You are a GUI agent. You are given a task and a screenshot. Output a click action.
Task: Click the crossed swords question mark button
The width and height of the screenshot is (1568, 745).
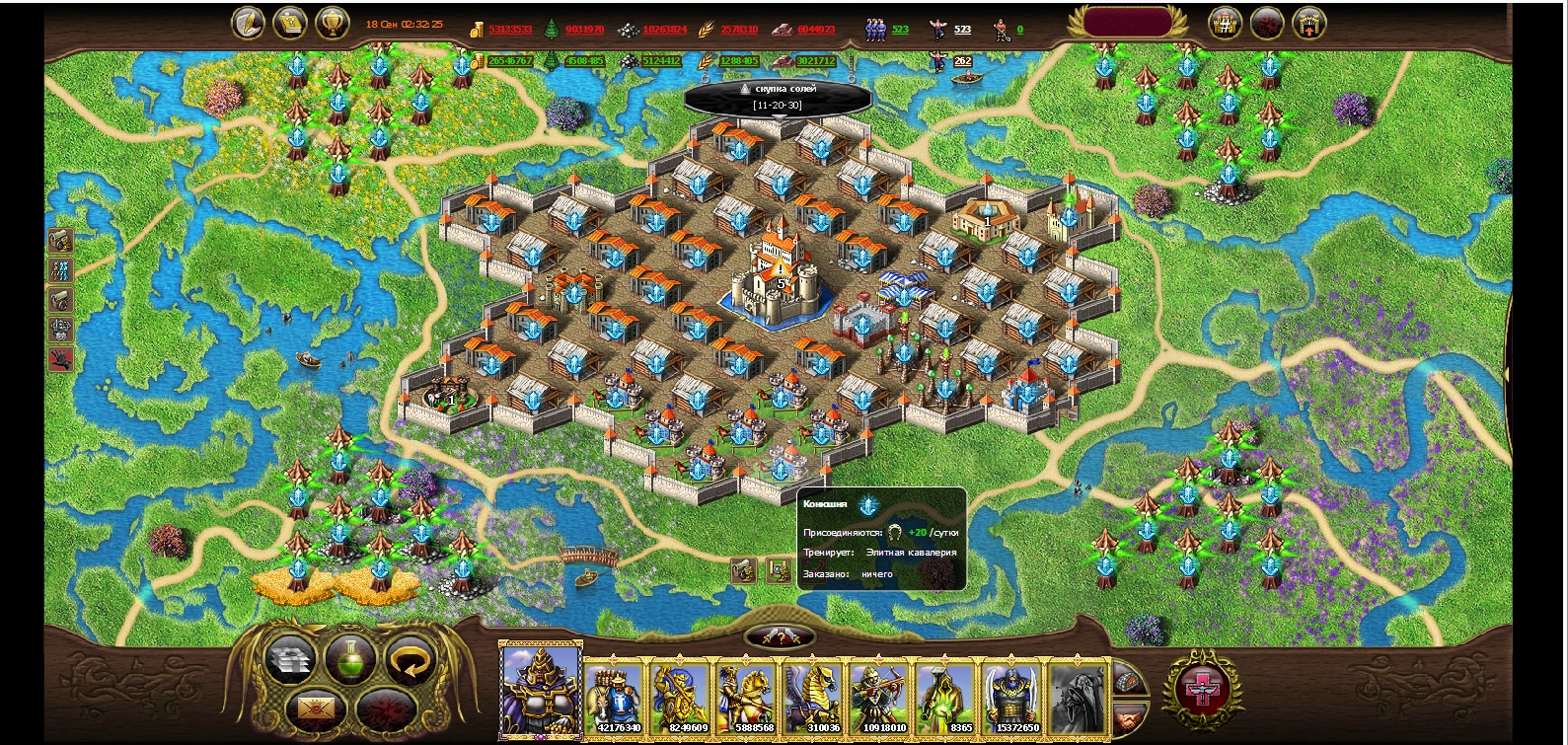780,637
